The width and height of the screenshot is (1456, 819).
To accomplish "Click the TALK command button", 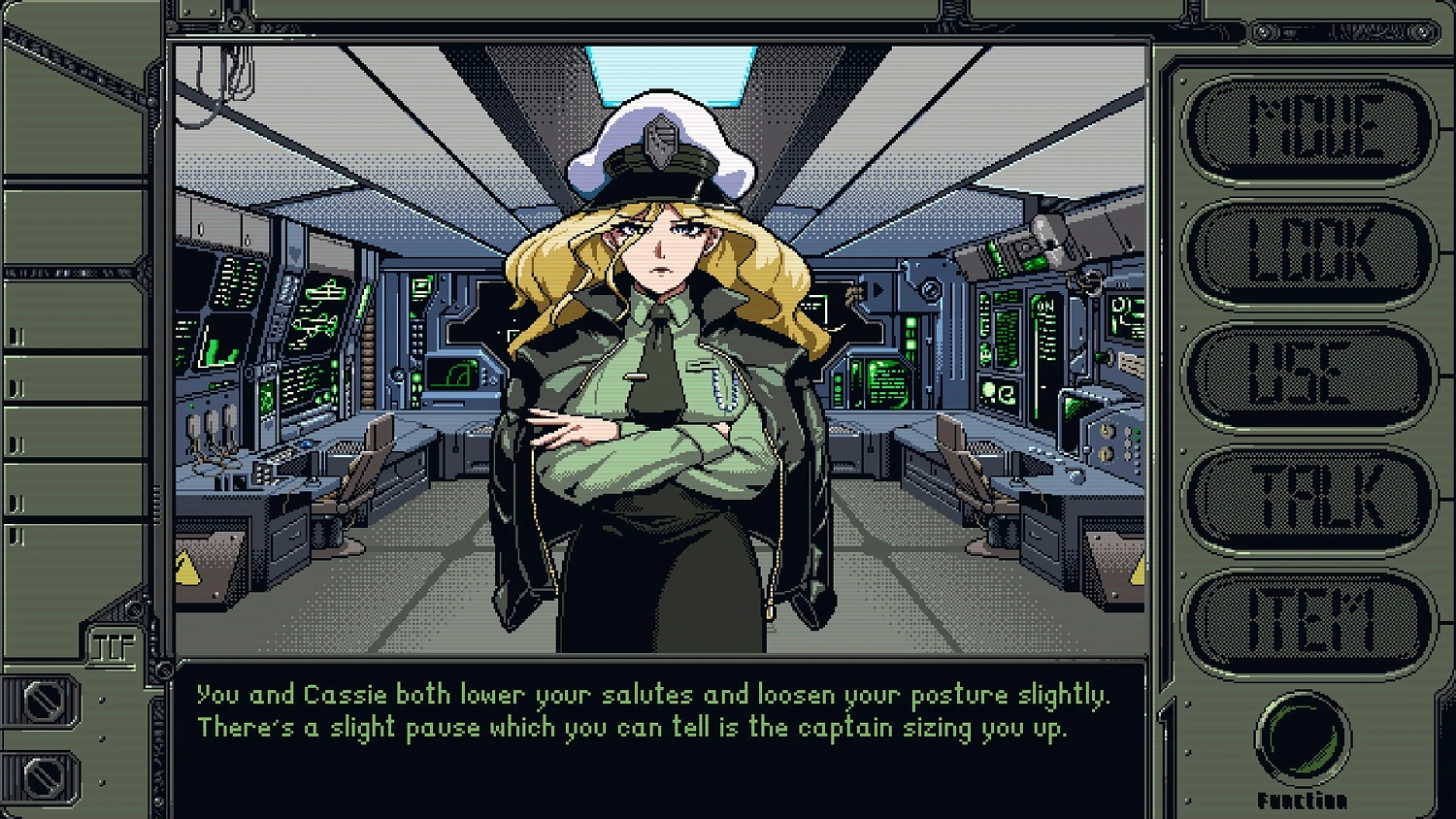I will 1309,499.
